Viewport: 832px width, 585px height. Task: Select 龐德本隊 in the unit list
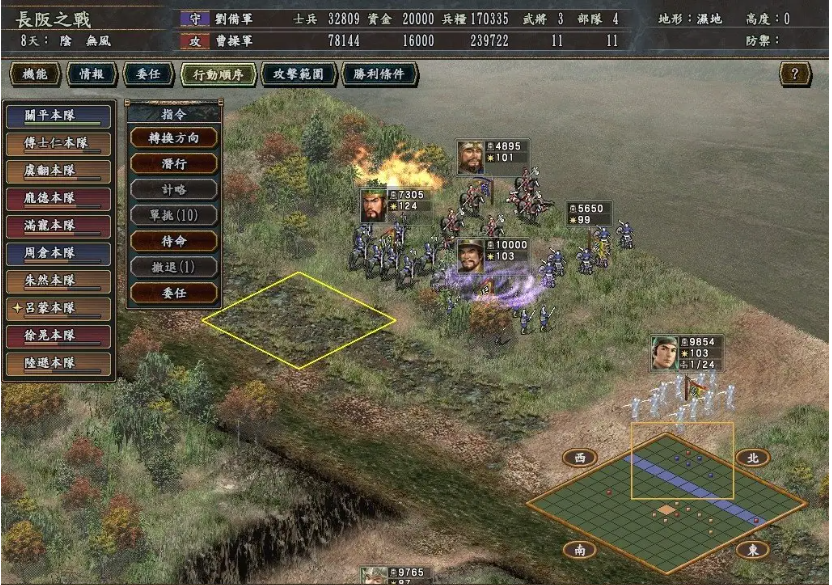point(57,198)
